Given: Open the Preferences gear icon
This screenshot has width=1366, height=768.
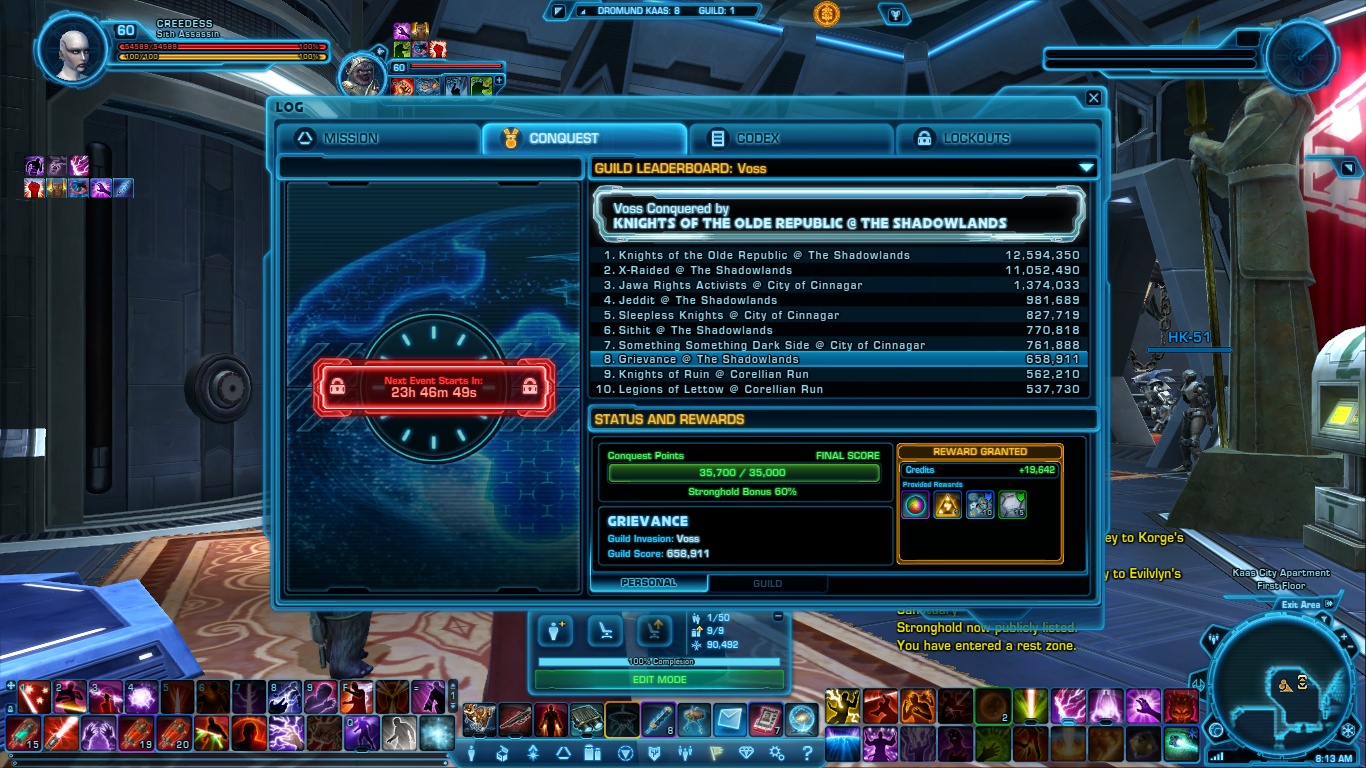Looking at the screenshot, I should pos(777,755).
